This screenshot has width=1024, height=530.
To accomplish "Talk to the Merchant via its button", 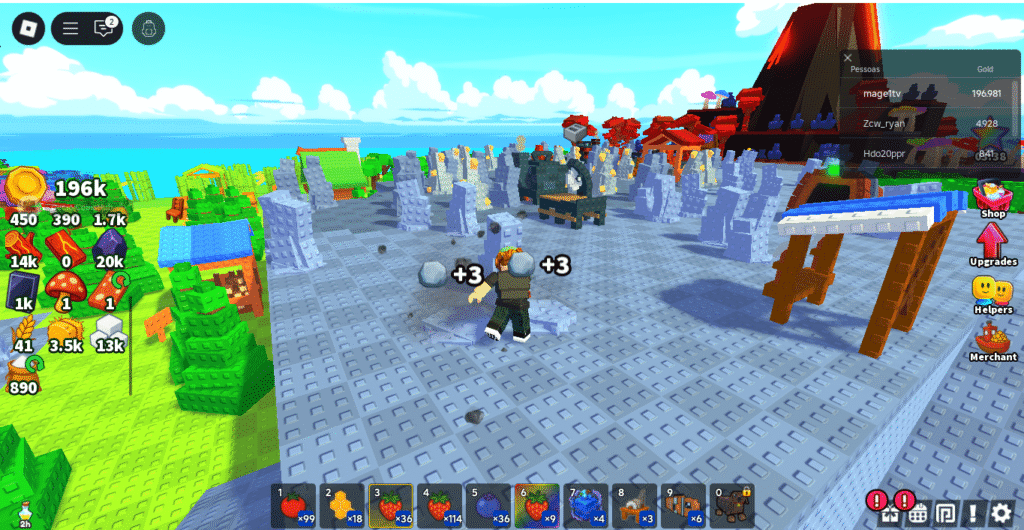I will point(992,342).
